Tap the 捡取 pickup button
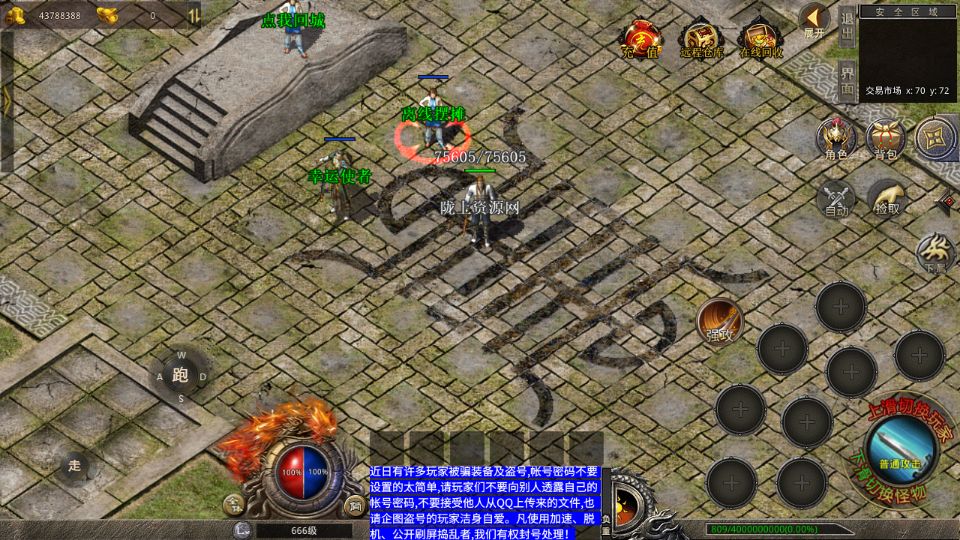The width and height of the screenshot is (960, 540). (886, 198)
